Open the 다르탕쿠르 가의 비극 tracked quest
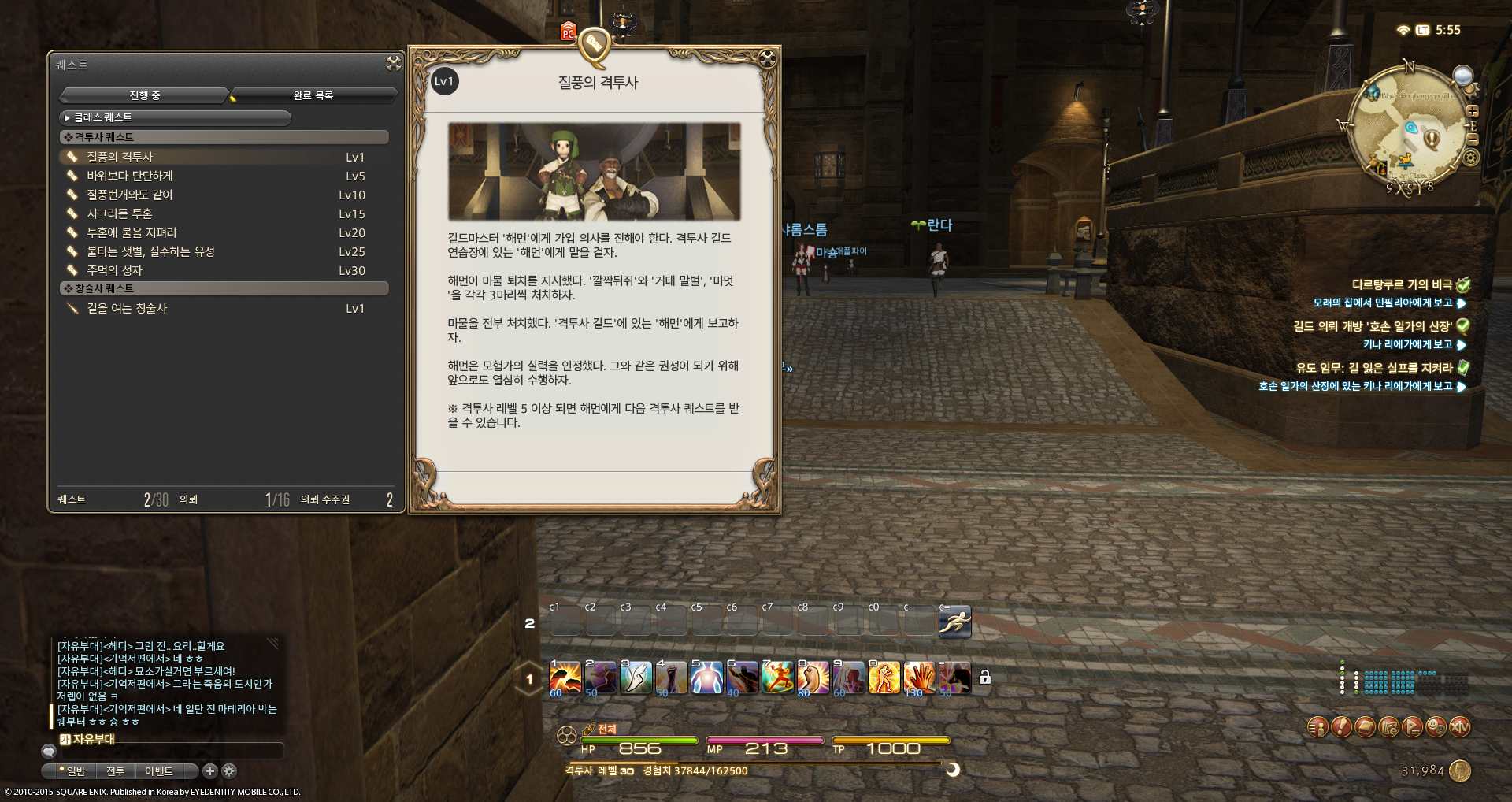This screenshot has height=802, width=1512. tap(1402, 284)
